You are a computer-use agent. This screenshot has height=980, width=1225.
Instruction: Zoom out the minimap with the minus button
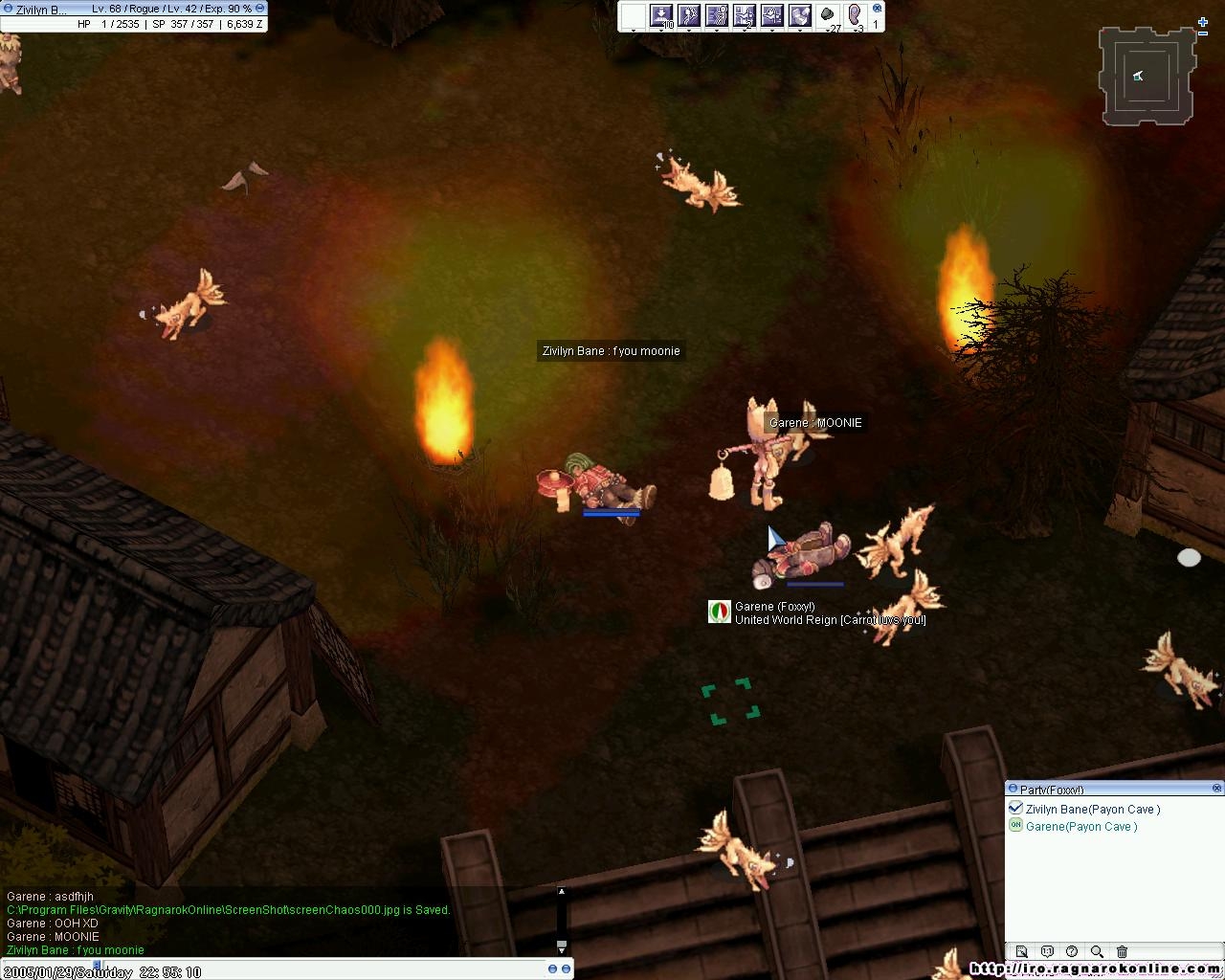coord(1204,33)
